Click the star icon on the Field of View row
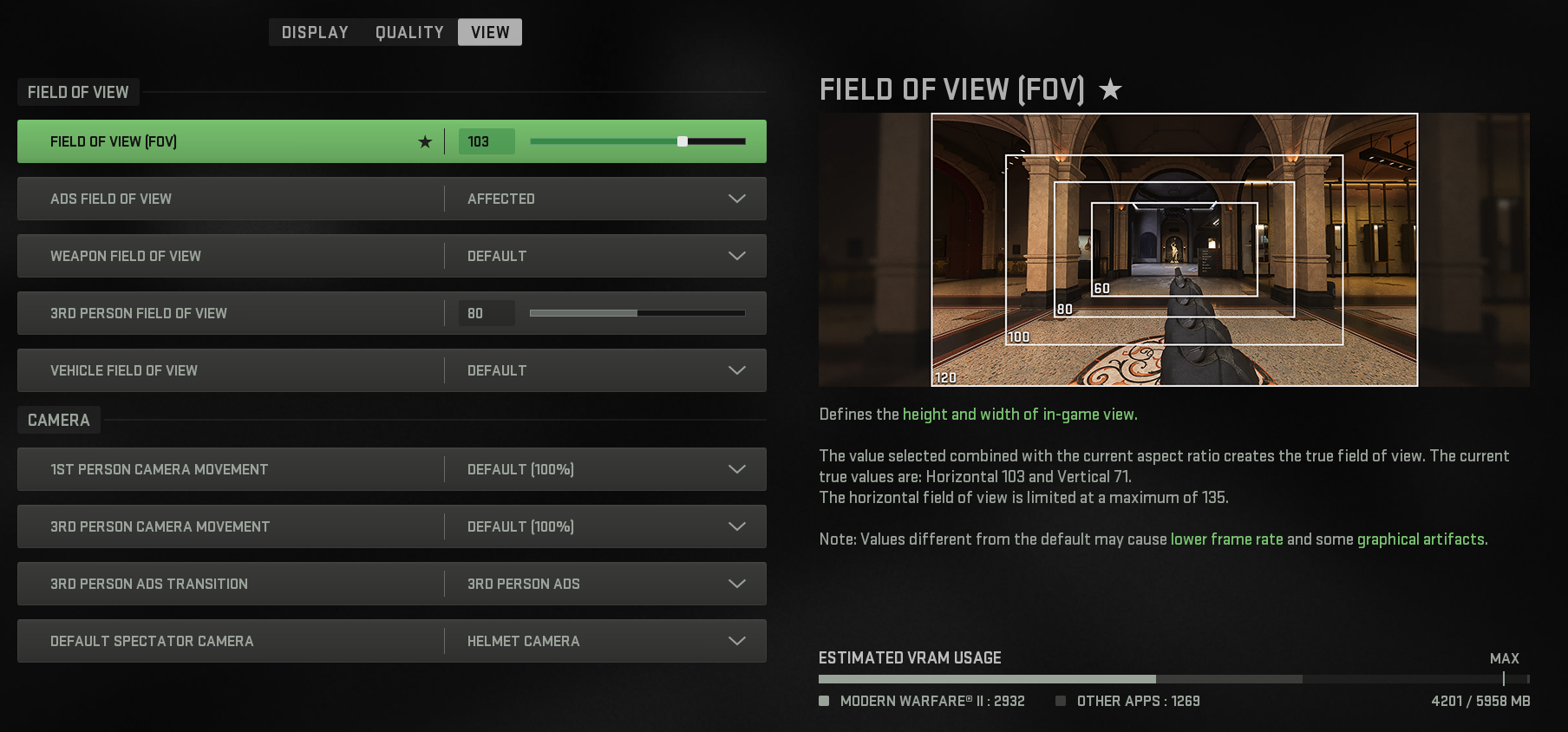Screen dimensions: 1568x732 (x=424, y=141)
